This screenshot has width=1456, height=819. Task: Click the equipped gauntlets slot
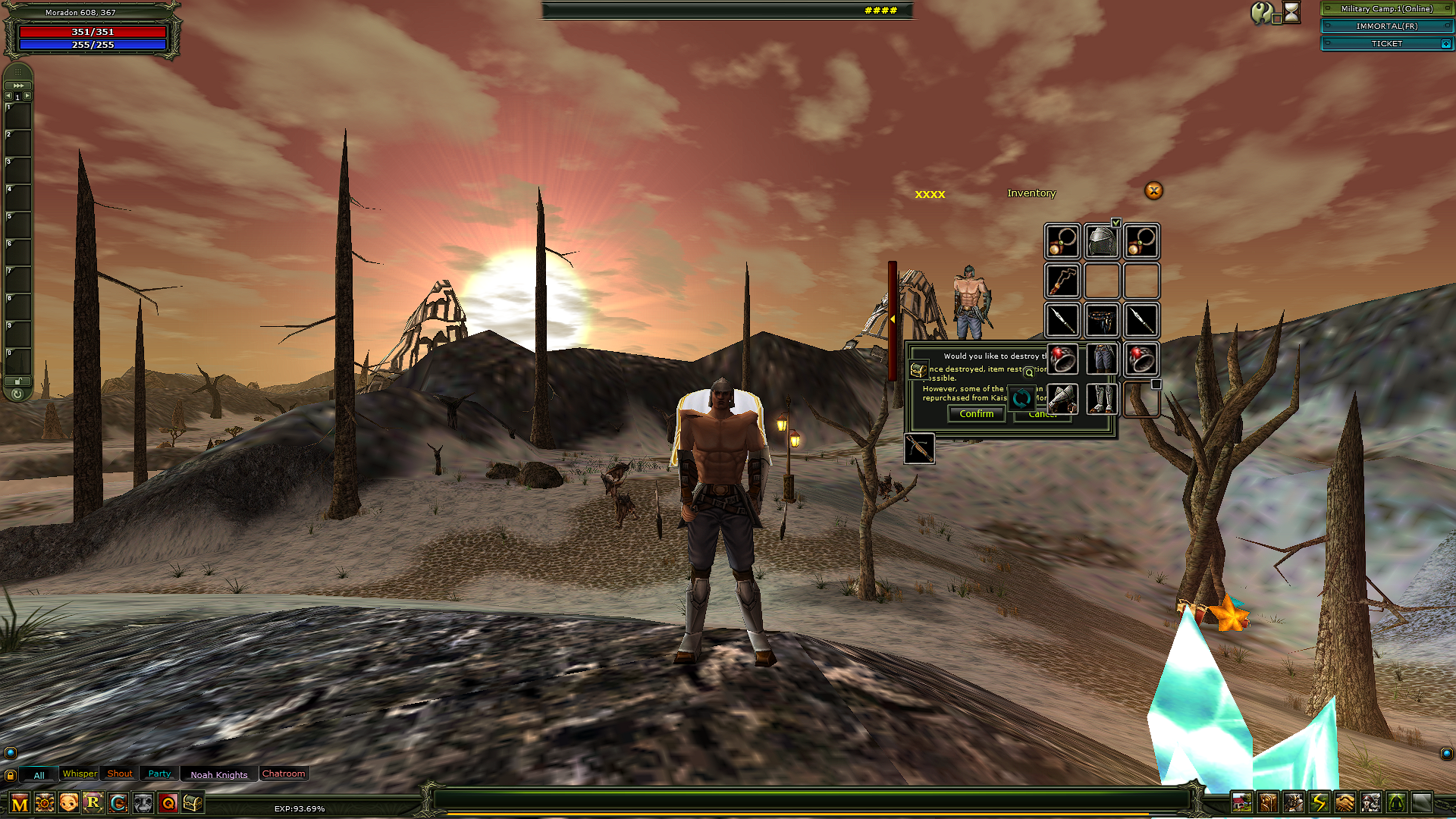tap(1062, 399)
